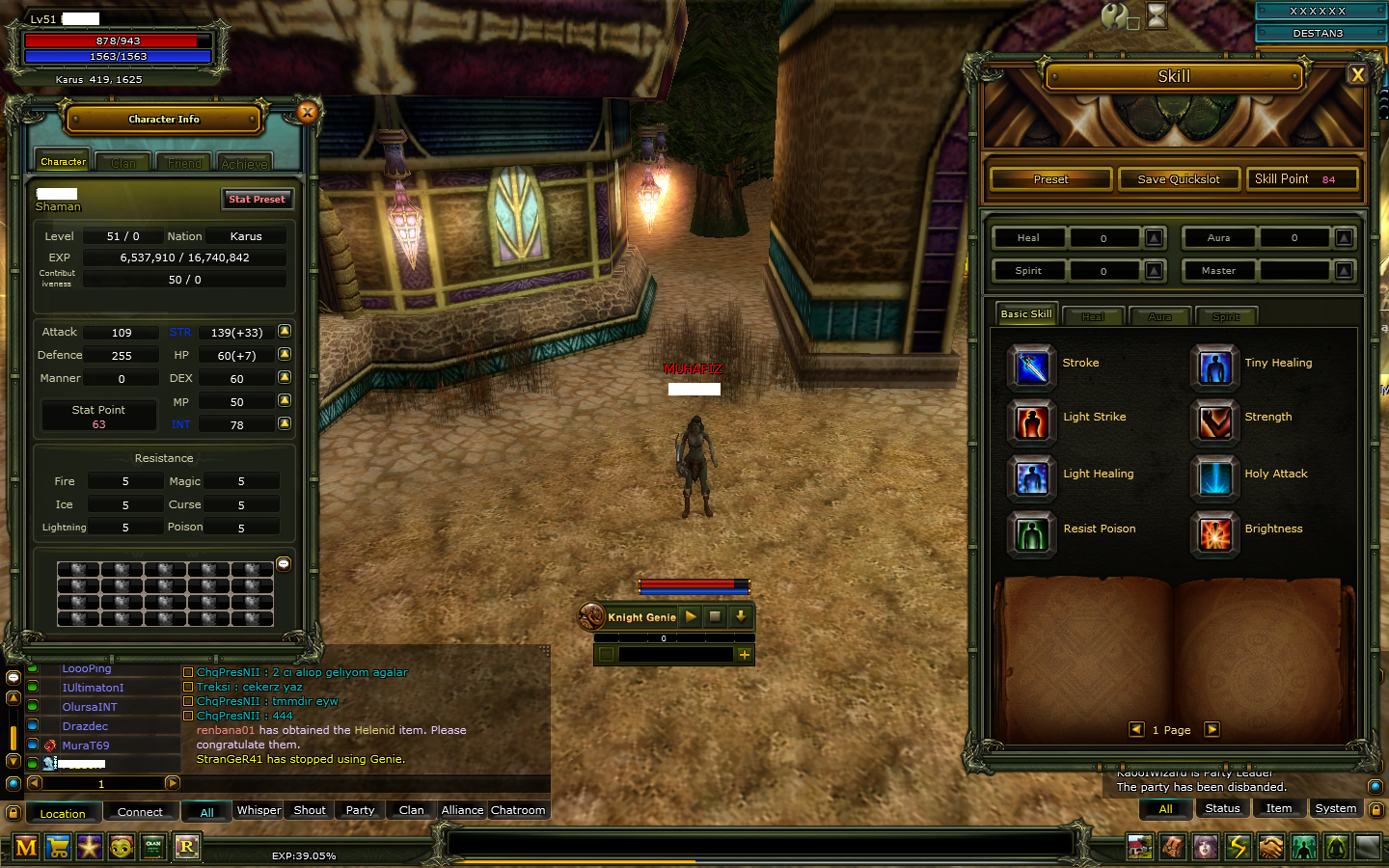Click the skill Preset button
Image resolution: width=1389 pixels, height=868 pixels.
click(1050, 179)
